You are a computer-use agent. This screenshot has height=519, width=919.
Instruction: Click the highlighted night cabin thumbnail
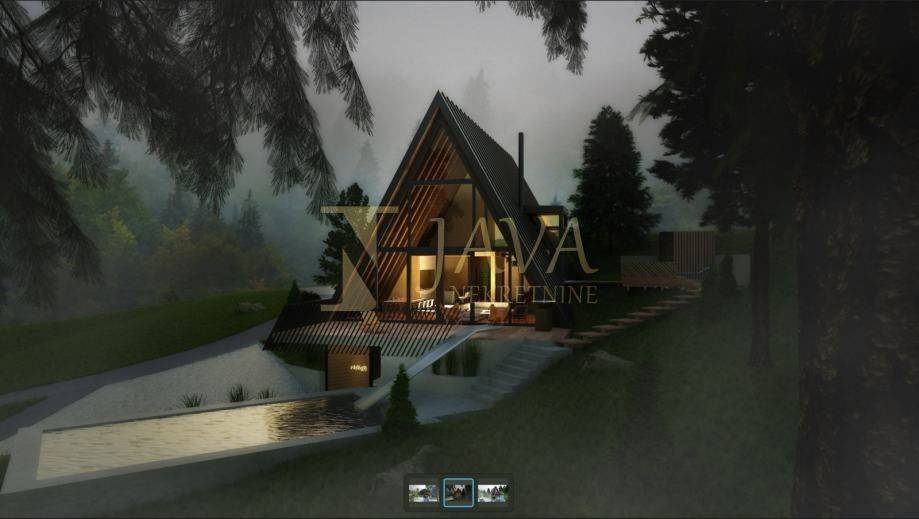(x=458, y=492)
